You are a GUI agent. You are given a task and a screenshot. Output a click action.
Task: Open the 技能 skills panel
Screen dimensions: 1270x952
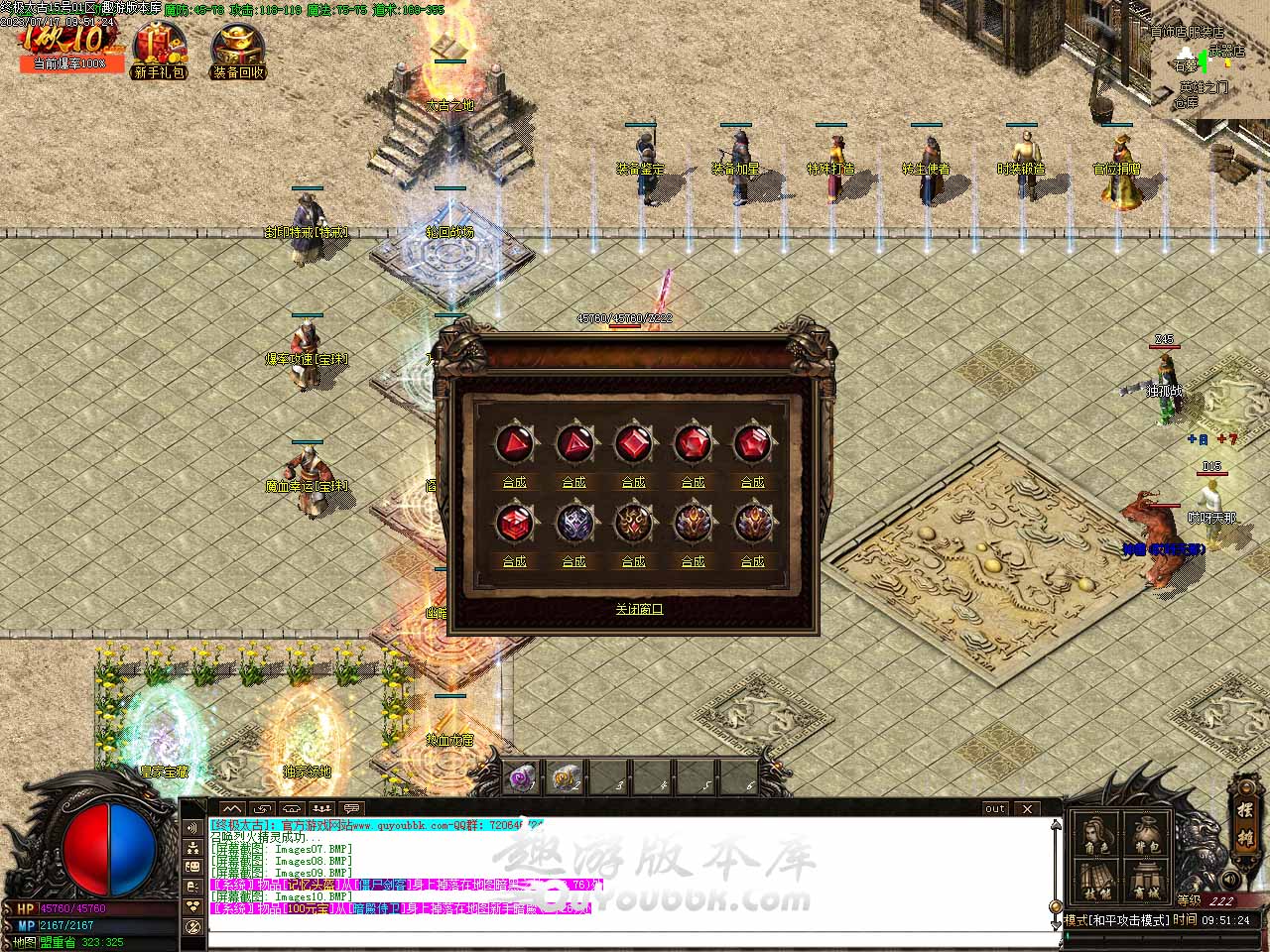[1095, 881]
